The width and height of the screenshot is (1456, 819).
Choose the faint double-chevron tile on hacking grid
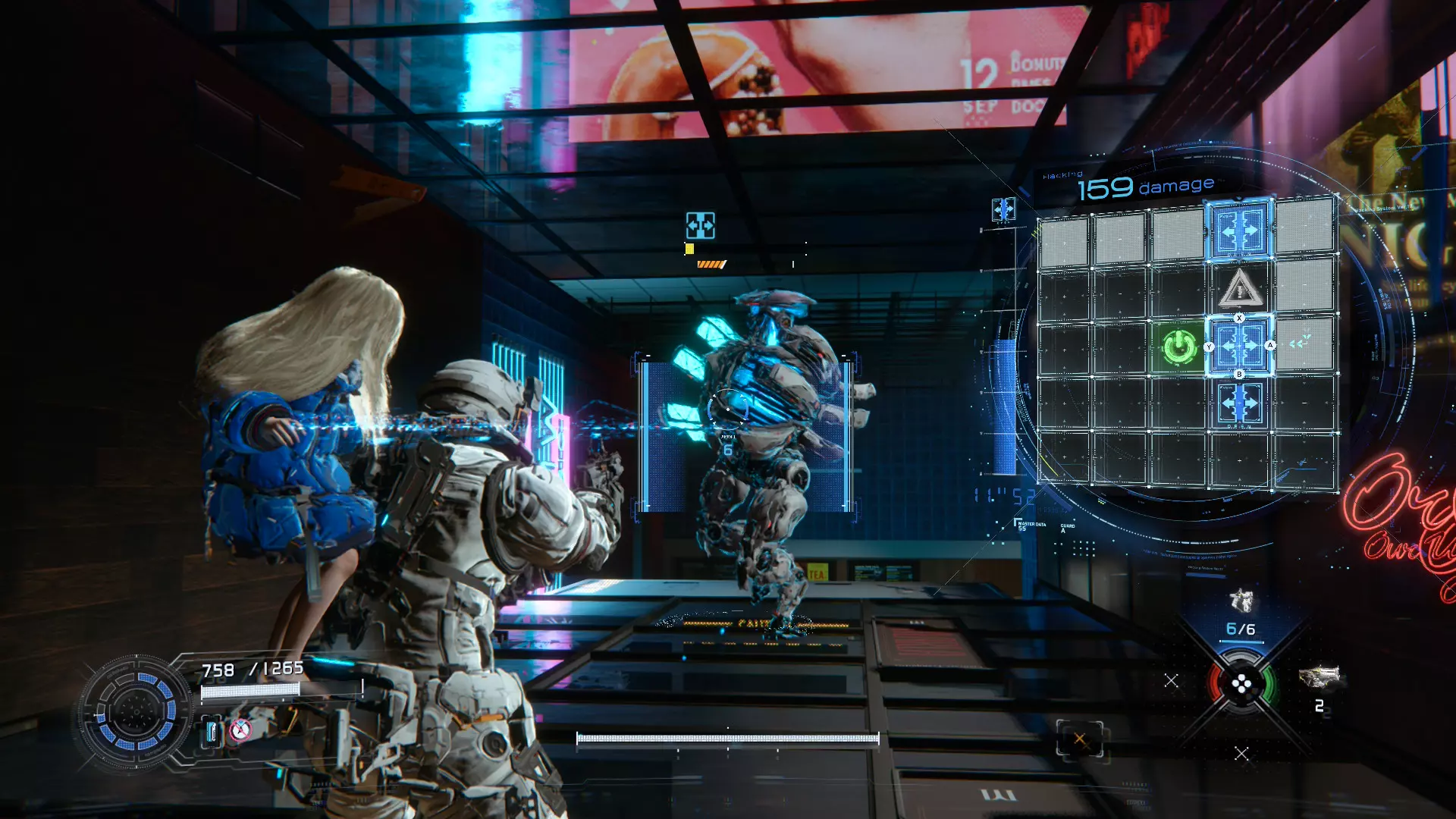(1301, 344)
